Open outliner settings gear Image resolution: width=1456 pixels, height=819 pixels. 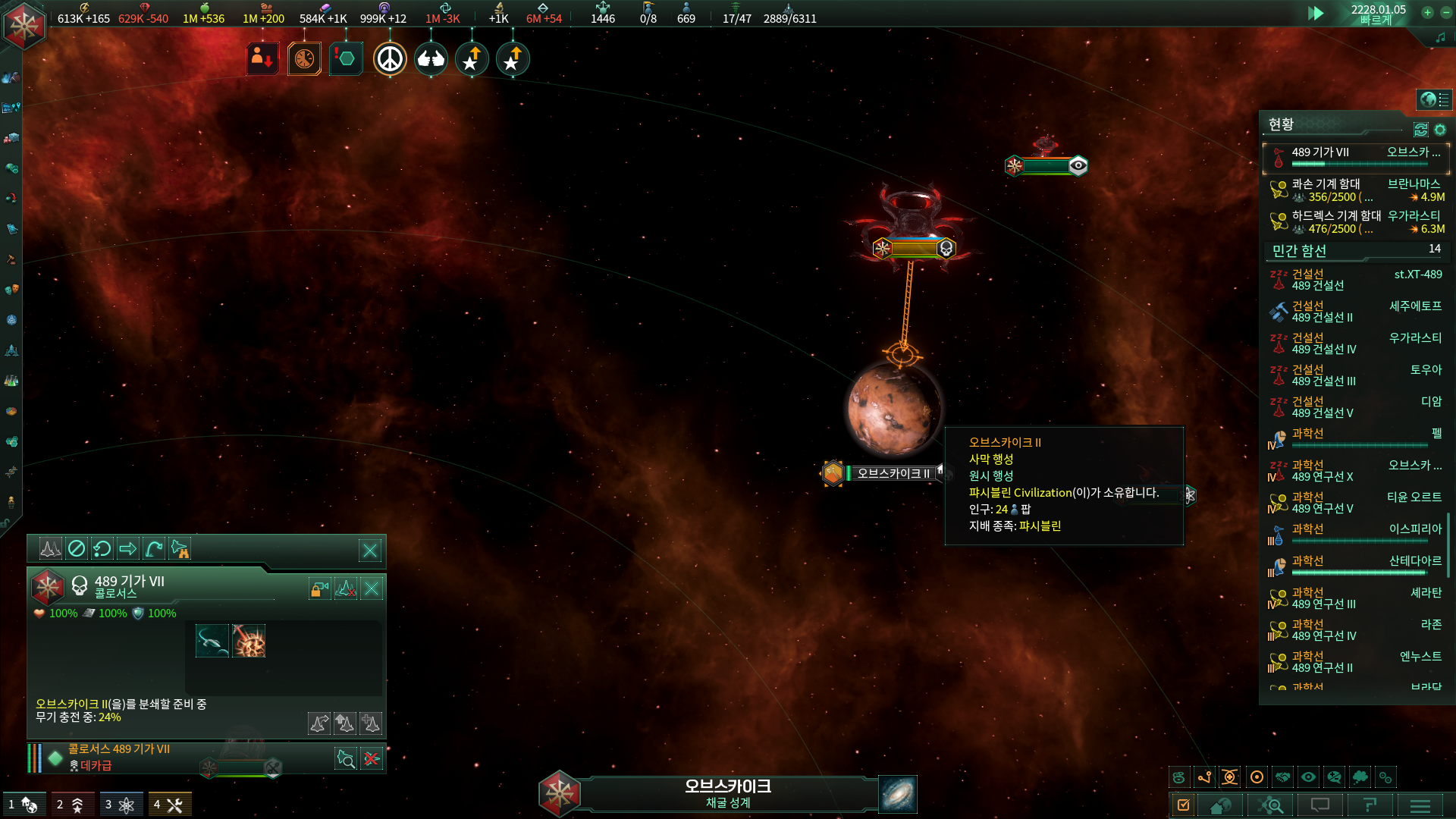[1440, 130]
